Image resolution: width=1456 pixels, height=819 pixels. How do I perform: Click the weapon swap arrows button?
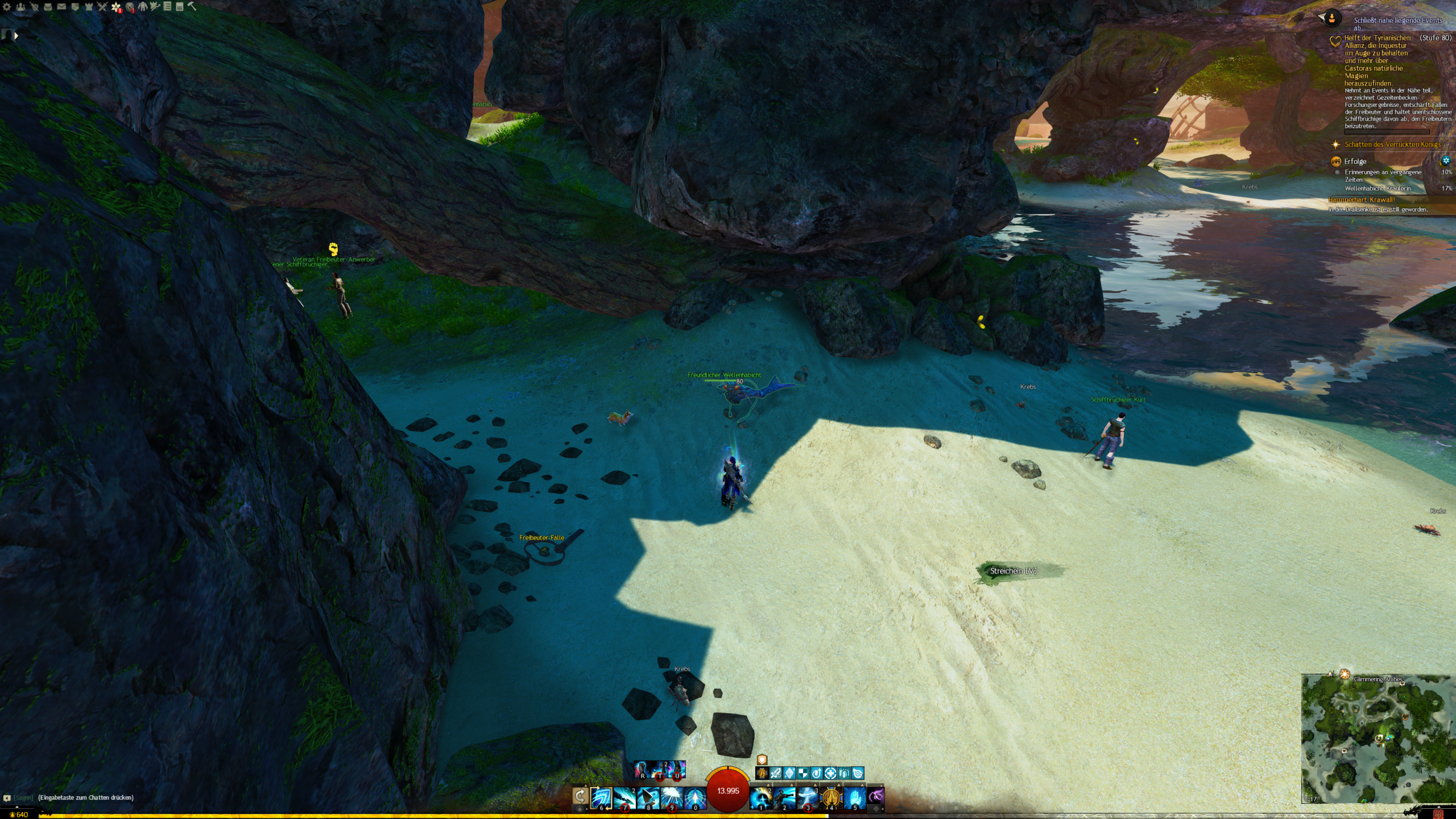pos(580,796)
